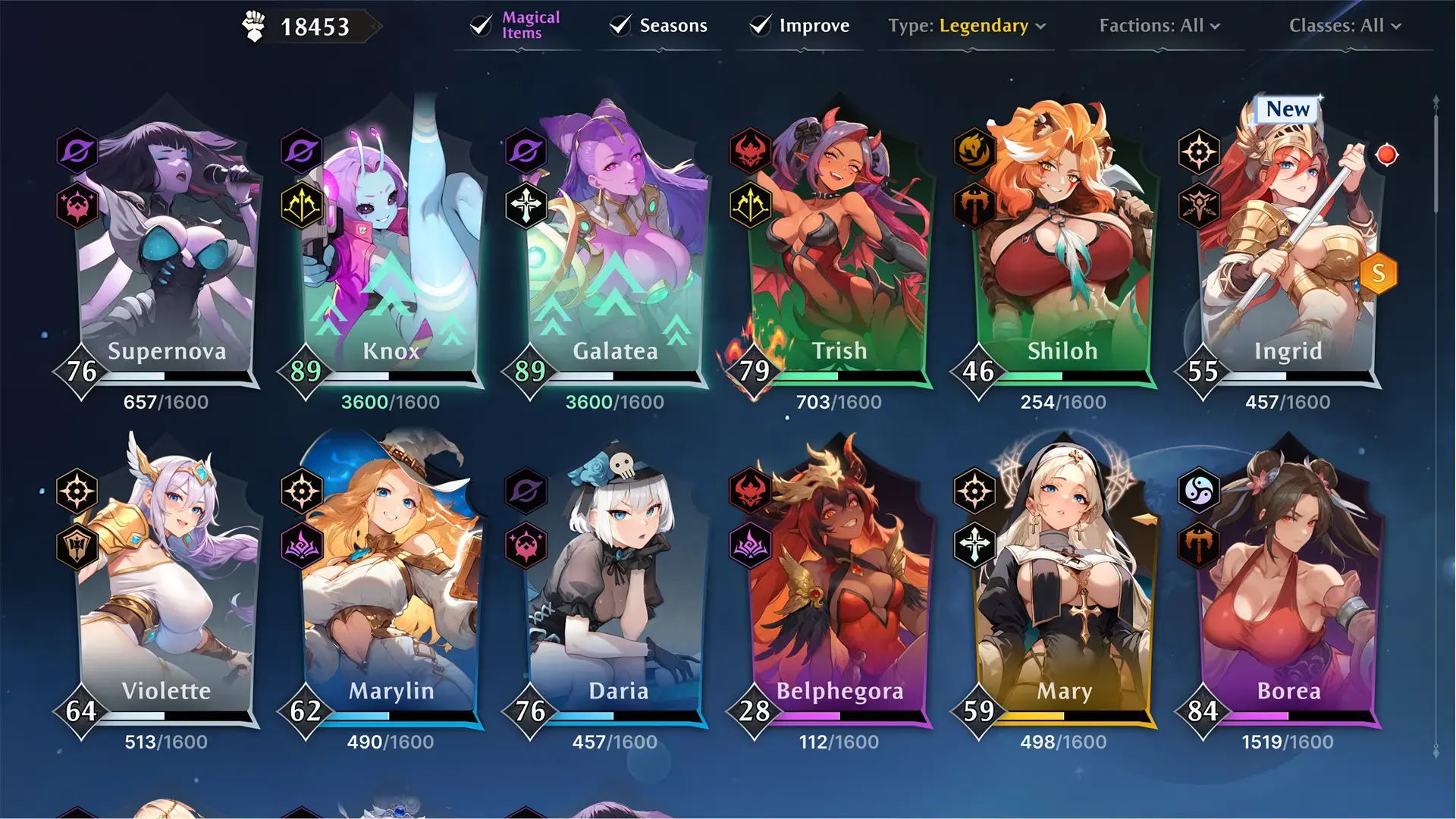Screen dimensions: 1456x819
Task: Uncheck the Improve filter
Action: point(758,25)
